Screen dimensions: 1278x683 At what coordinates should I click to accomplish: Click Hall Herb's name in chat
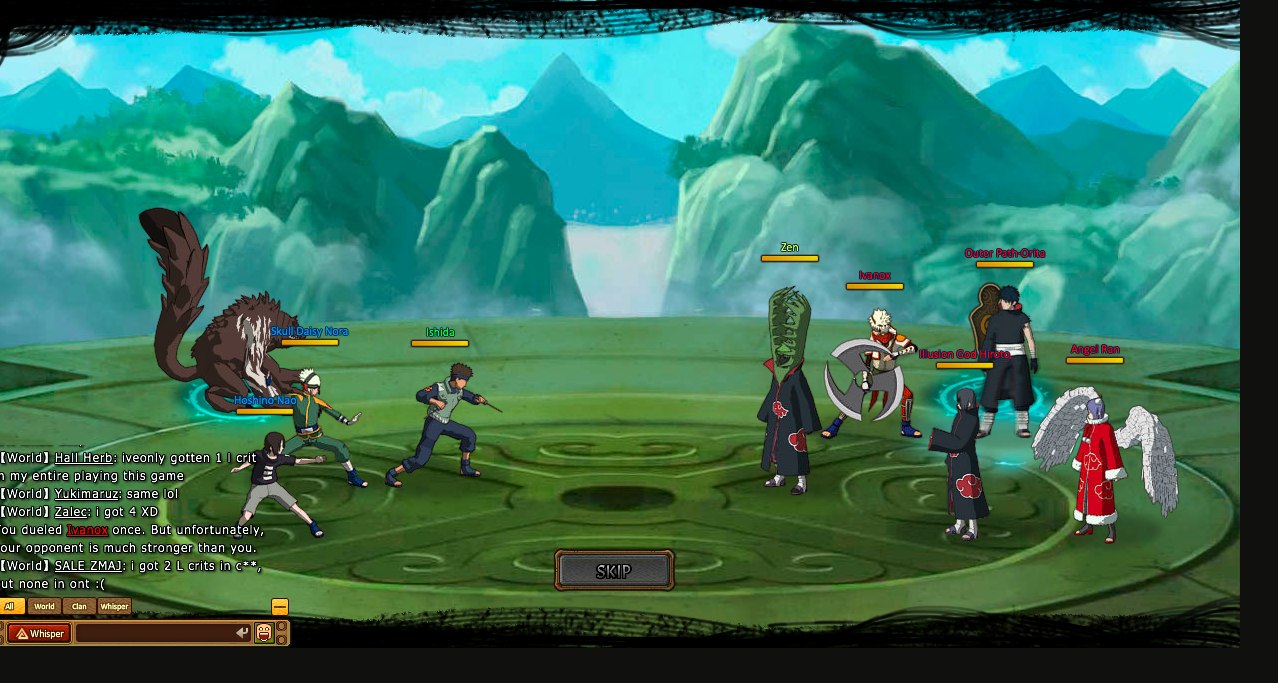tap(83, 458)
